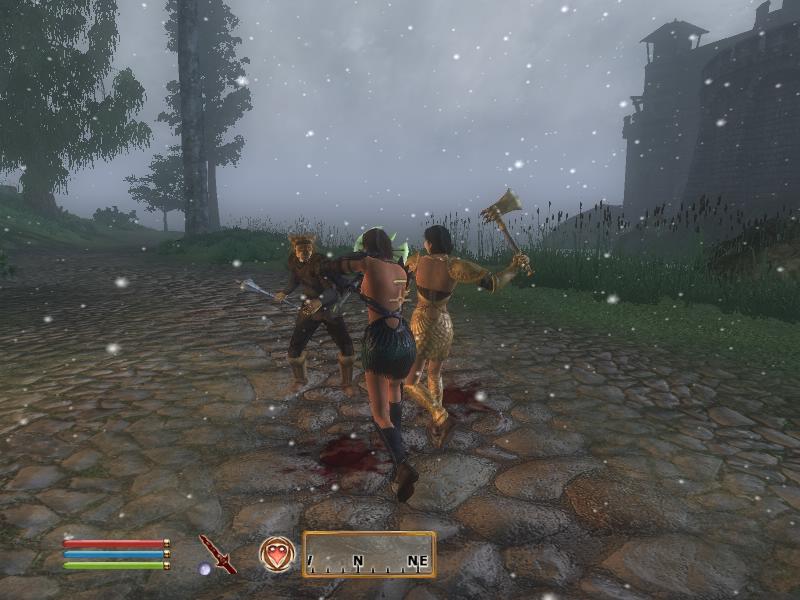The image size is (800, 600).
Task: Click the red sword equipped weapon icon
Action: pos(217,553)
